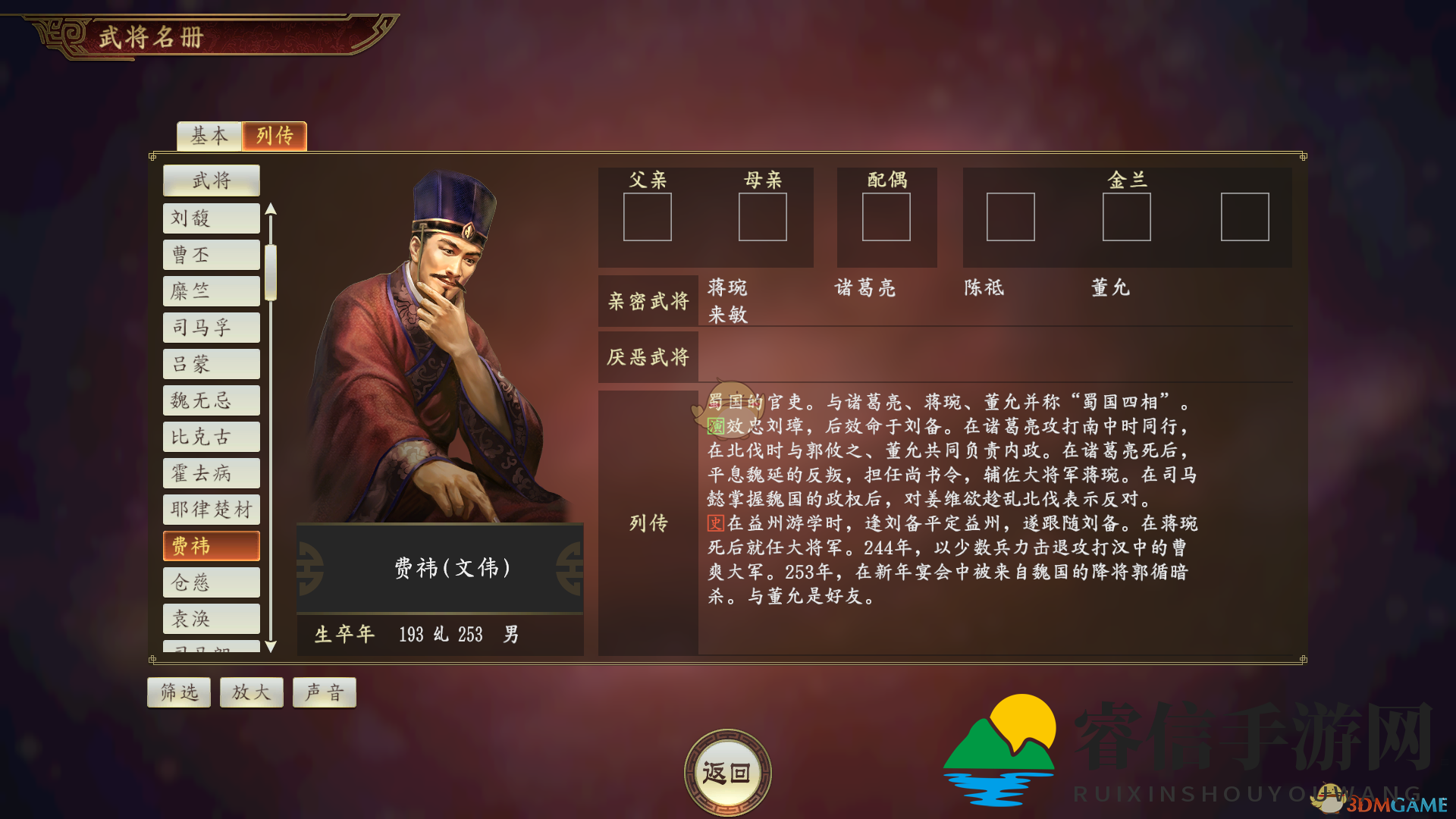Select 吕蒙 from the officer roster
The image size is (1456, 819).
click(211, 364)
